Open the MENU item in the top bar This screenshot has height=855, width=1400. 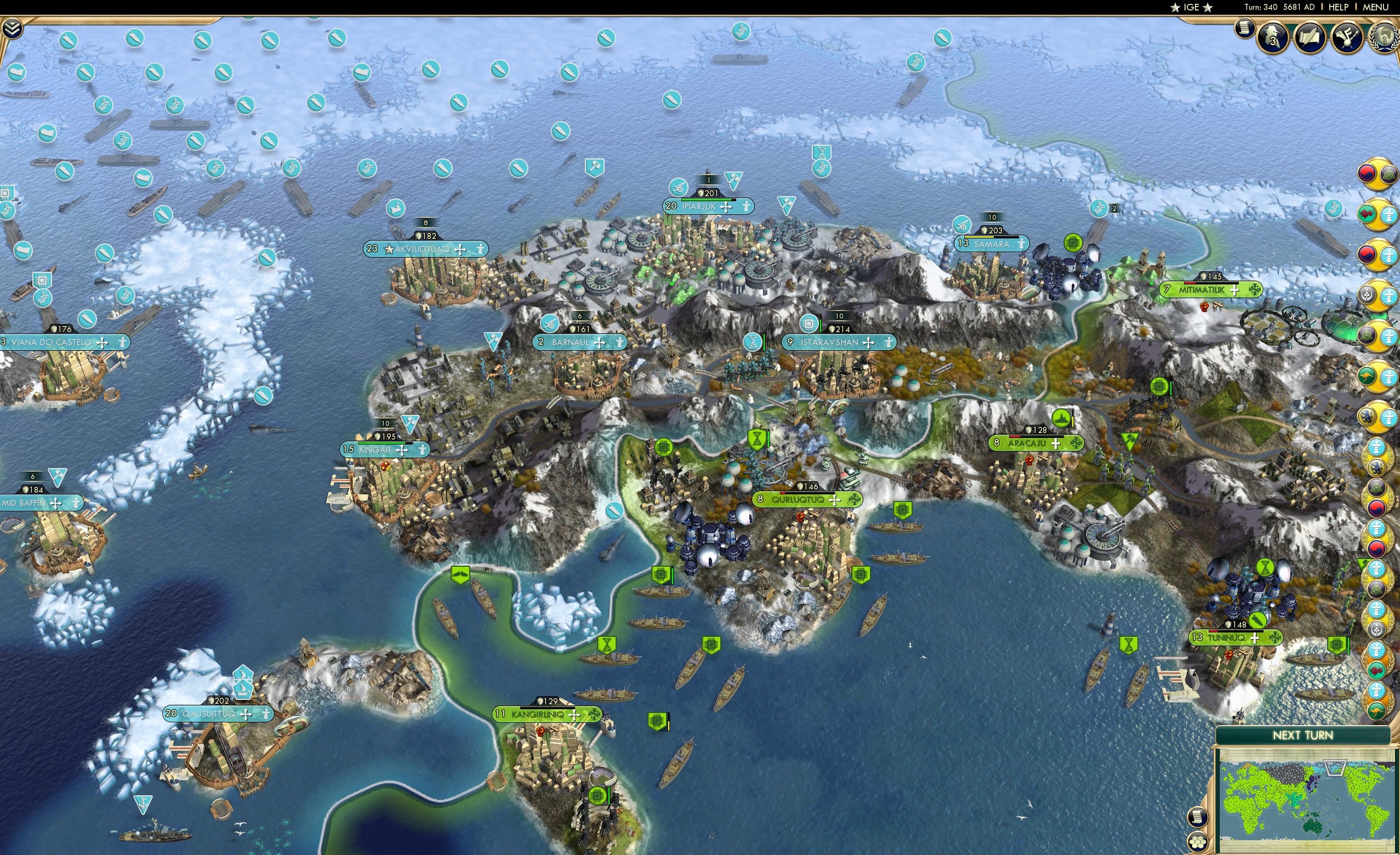[1375, 7]
